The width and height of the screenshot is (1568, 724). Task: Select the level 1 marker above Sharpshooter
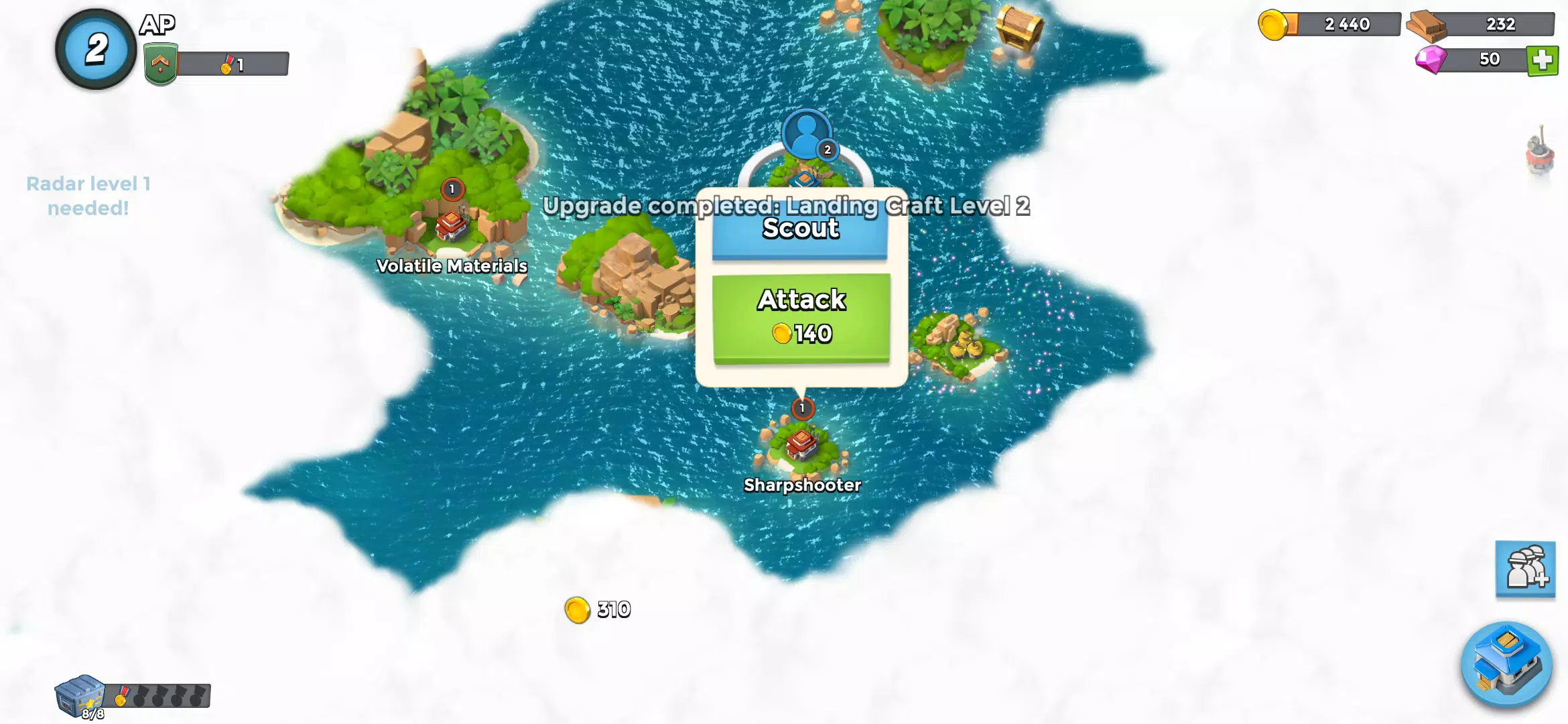pos(801,408)
